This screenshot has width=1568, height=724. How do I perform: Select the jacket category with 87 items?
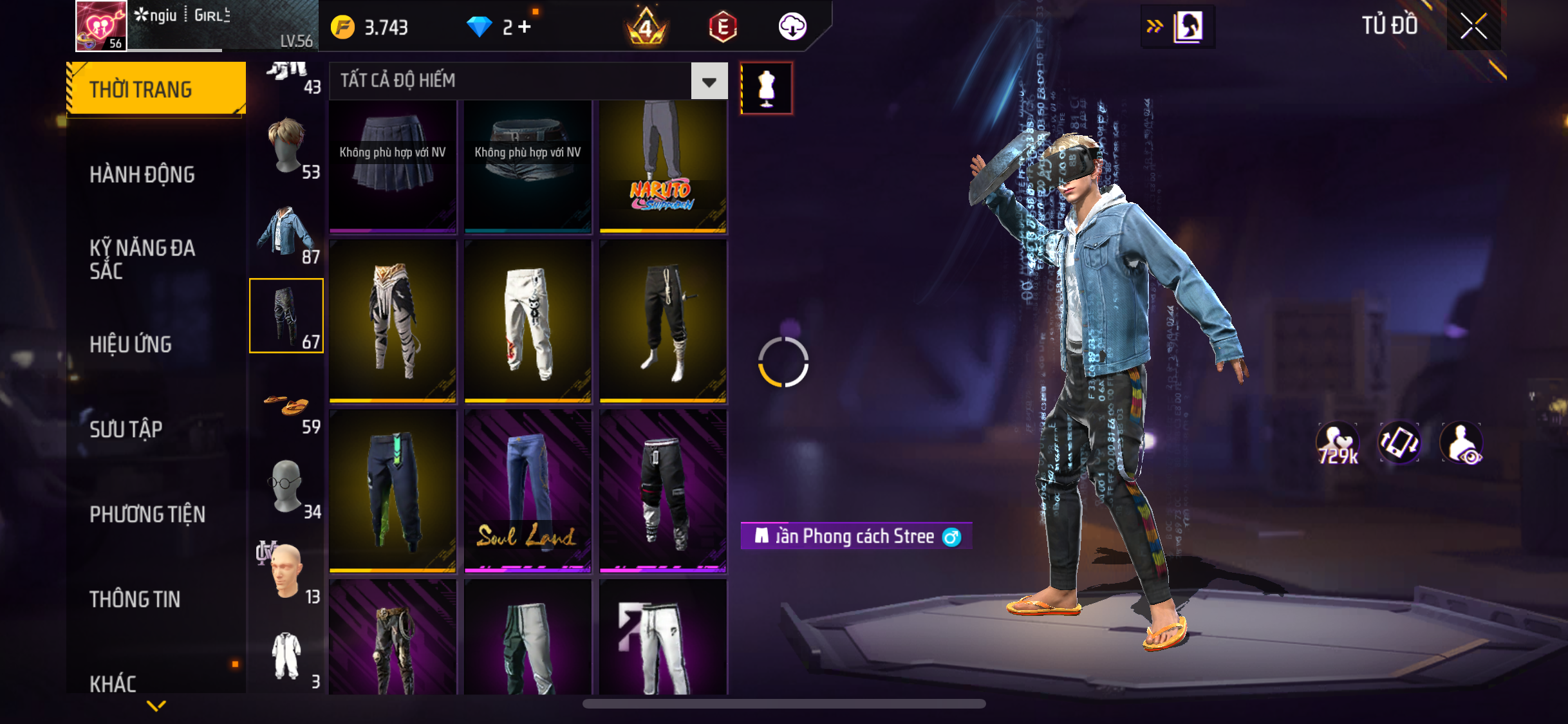click(286, 232)
